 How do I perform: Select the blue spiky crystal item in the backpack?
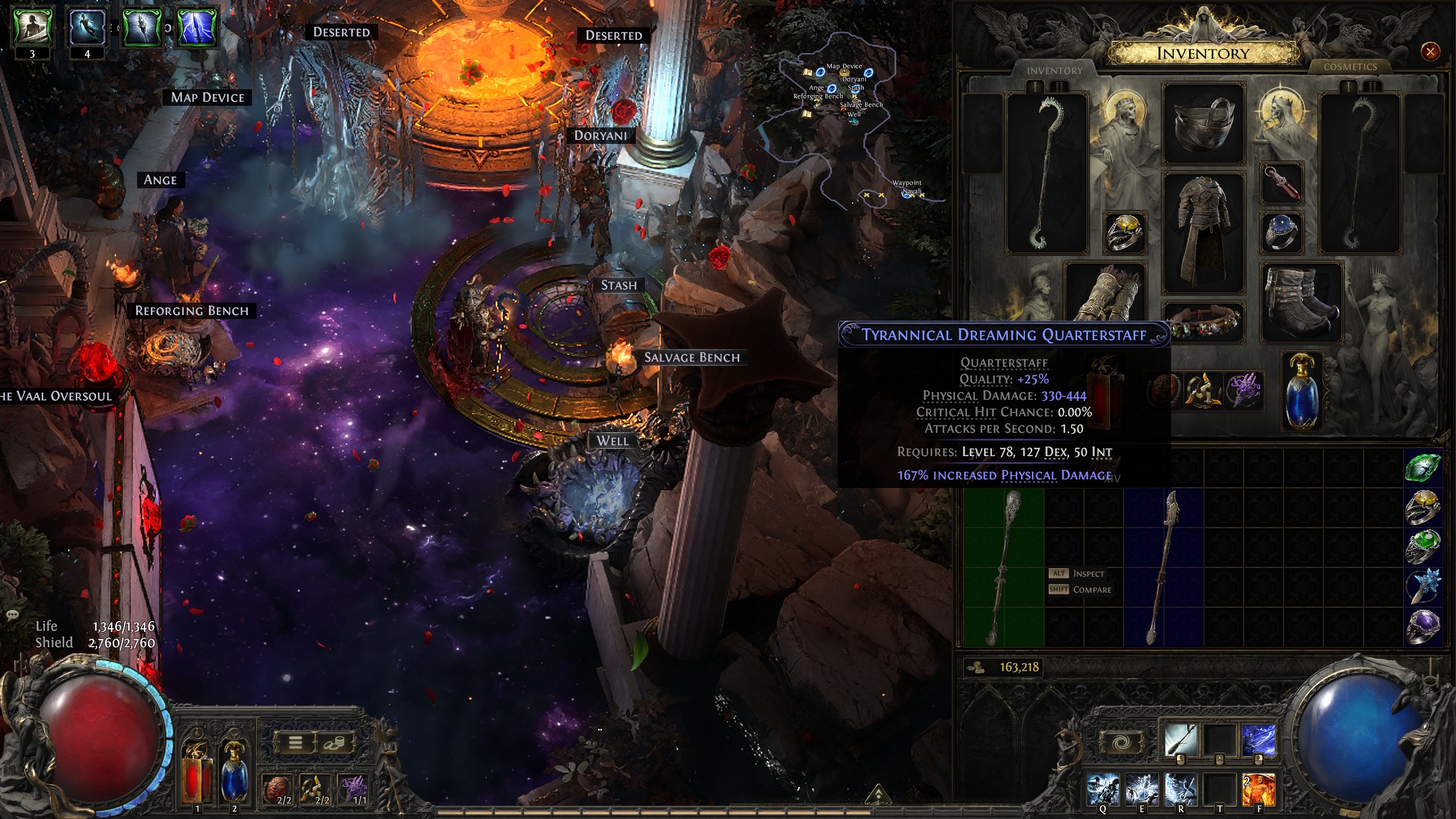(1423, 587)
